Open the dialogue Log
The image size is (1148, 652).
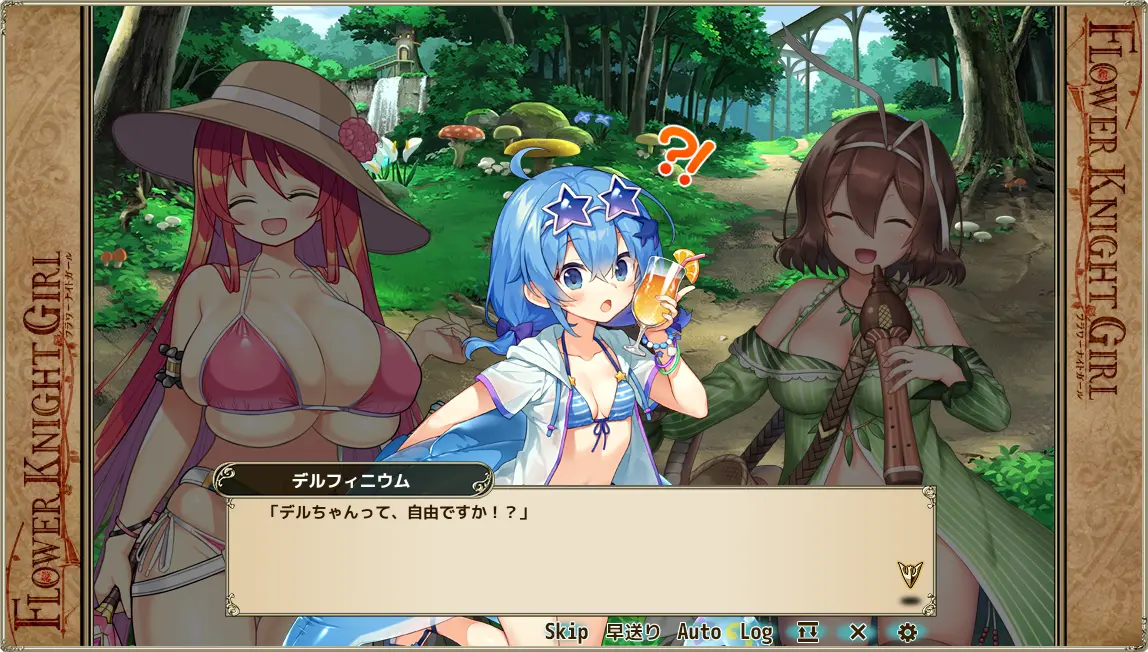(756, 632)
